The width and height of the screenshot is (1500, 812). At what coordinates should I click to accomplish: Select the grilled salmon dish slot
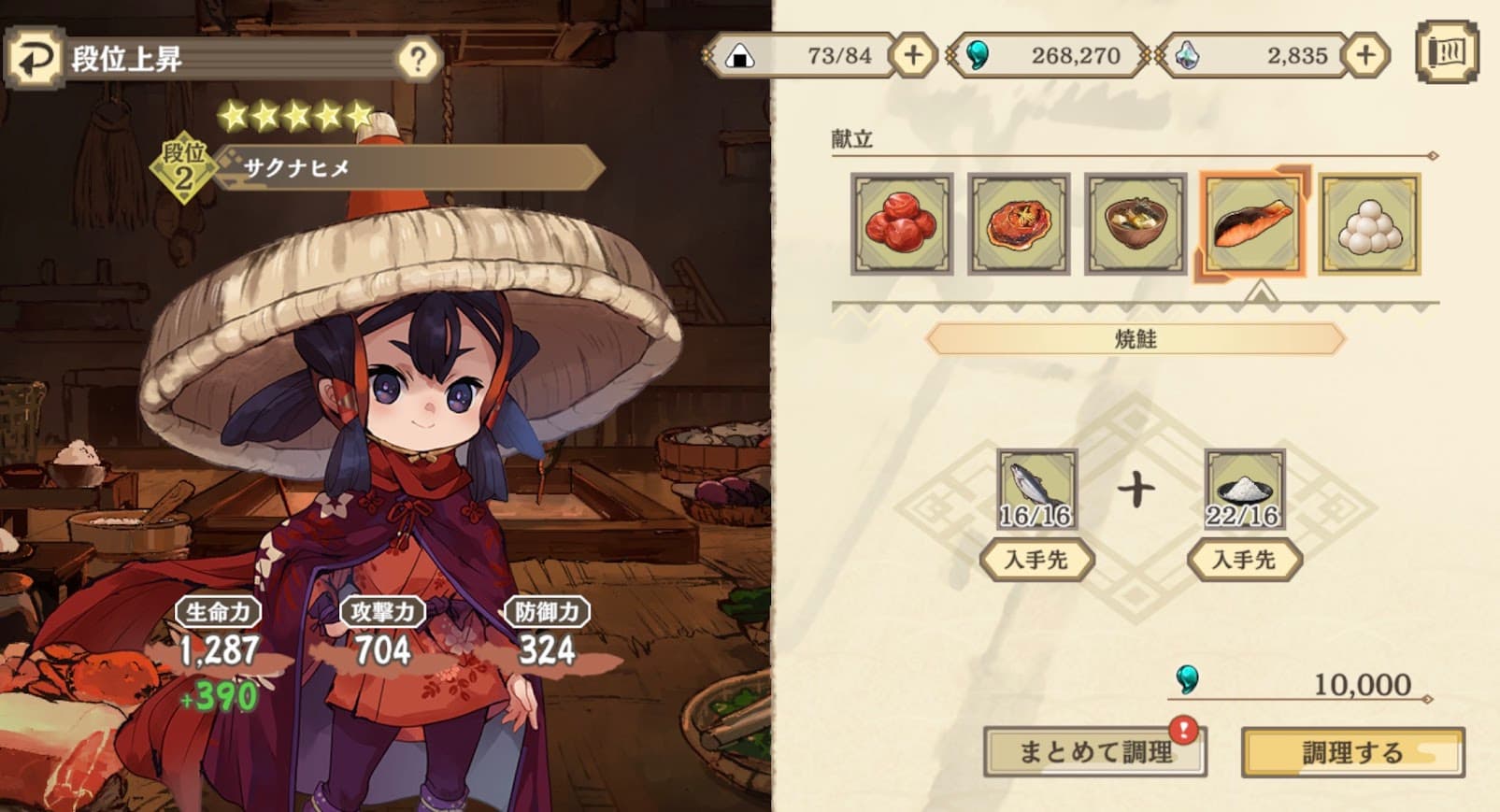click(1252, 224)
